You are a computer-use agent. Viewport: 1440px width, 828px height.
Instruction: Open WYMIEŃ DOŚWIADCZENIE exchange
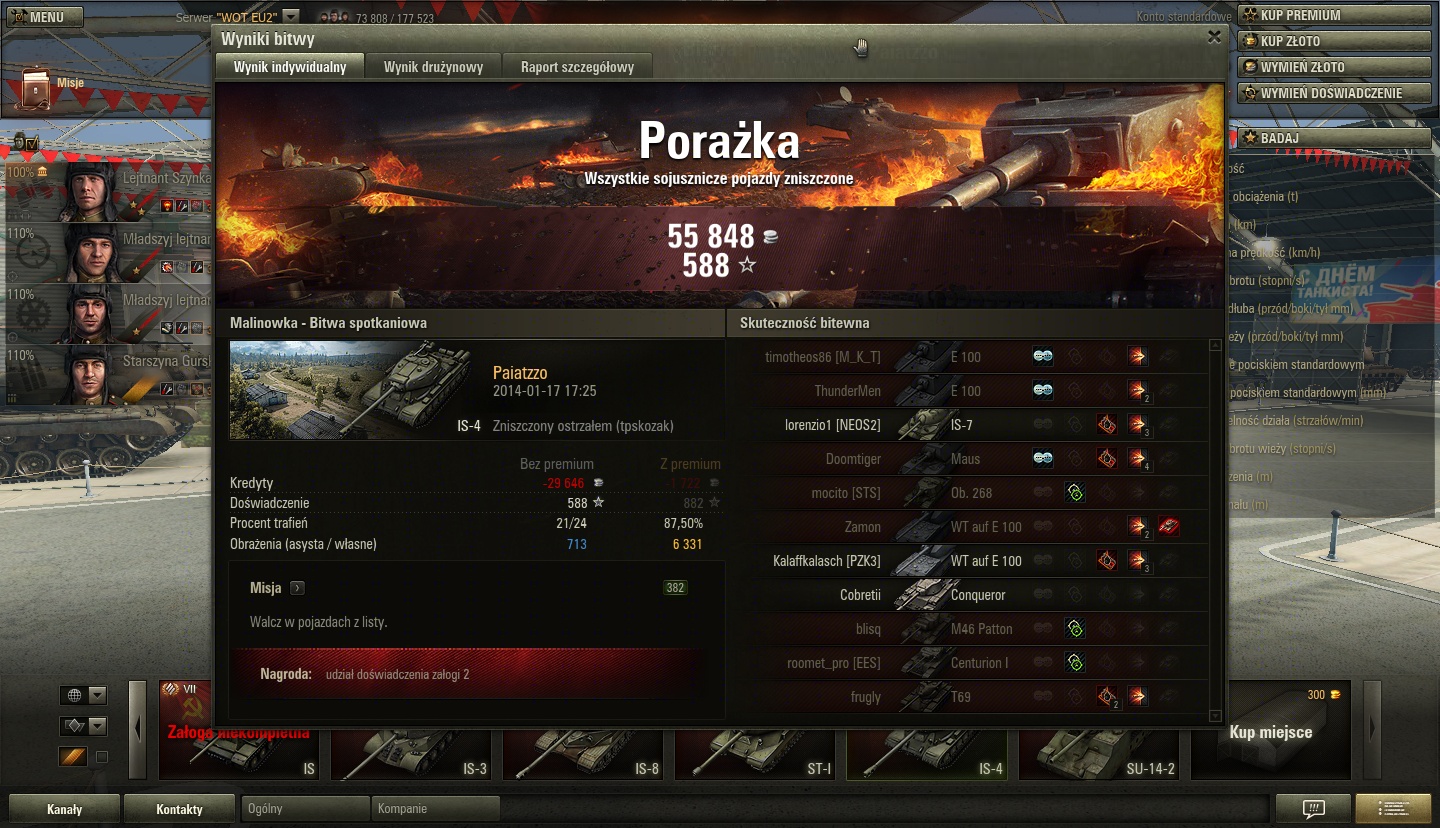click(1334, 93)
